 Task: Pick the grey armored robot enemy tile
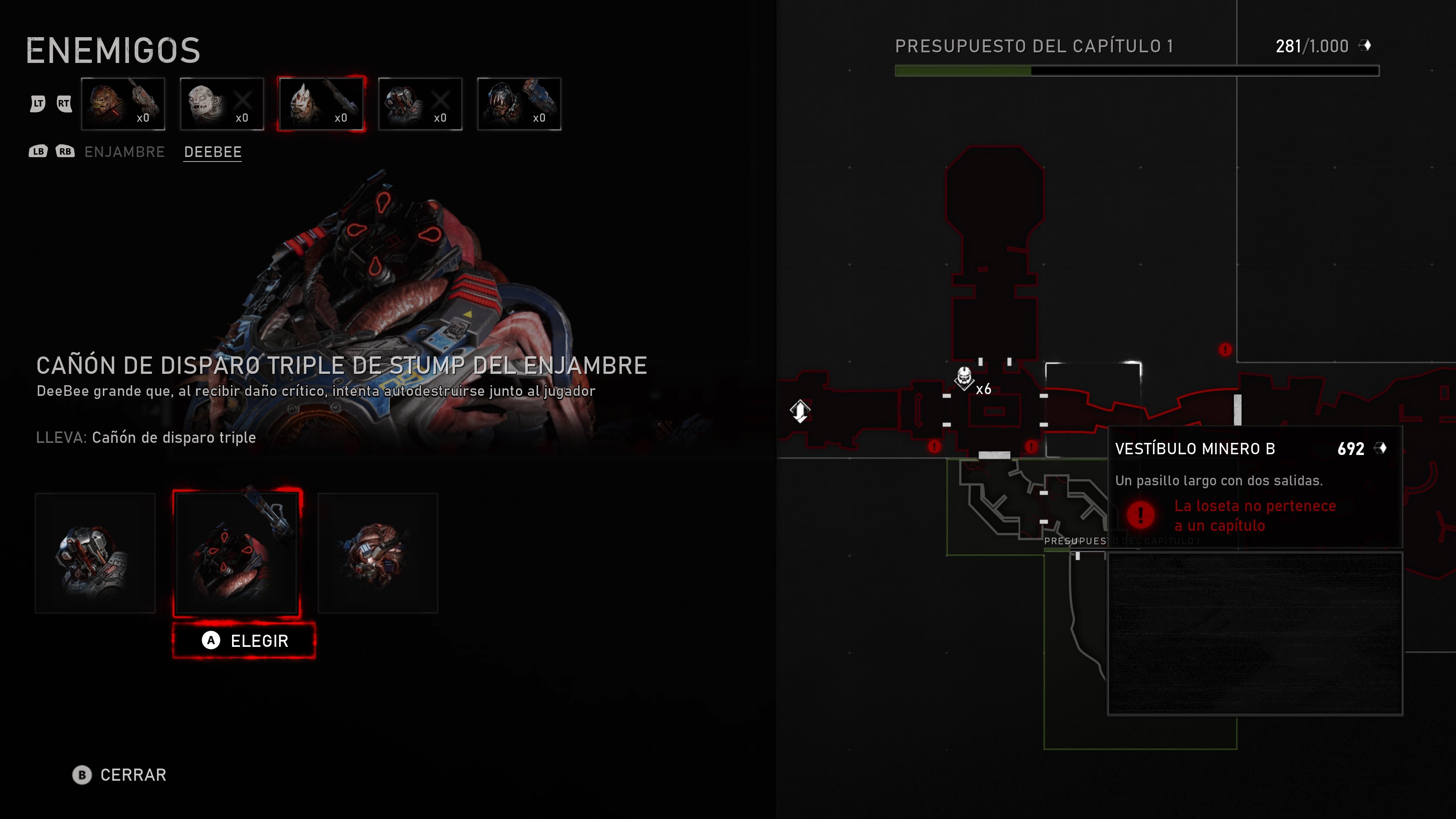click(420, 104)
